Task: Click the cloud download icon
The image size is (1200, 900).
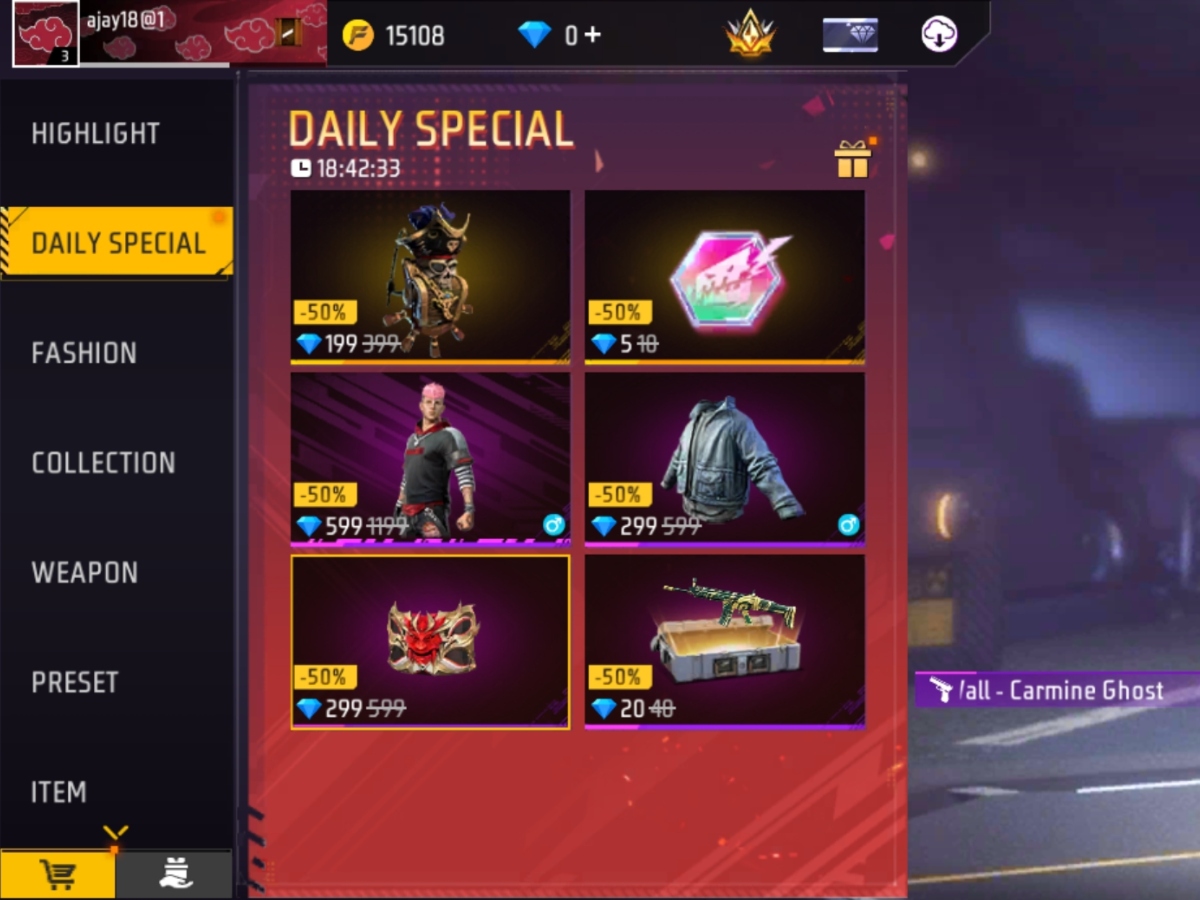Action: [939, 35]
